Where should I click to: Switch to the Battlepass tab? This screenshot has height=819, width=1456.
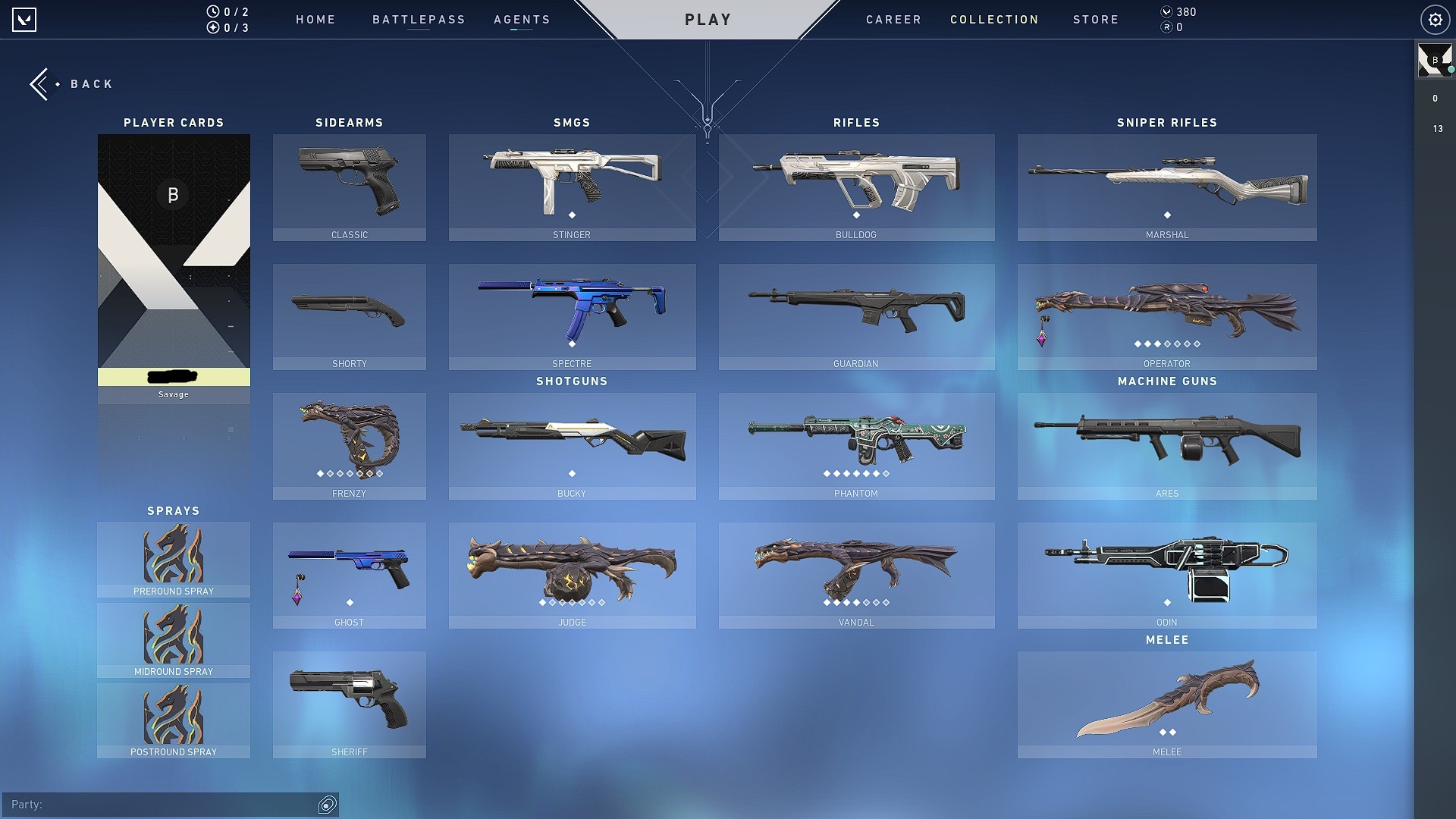[419, 20]
